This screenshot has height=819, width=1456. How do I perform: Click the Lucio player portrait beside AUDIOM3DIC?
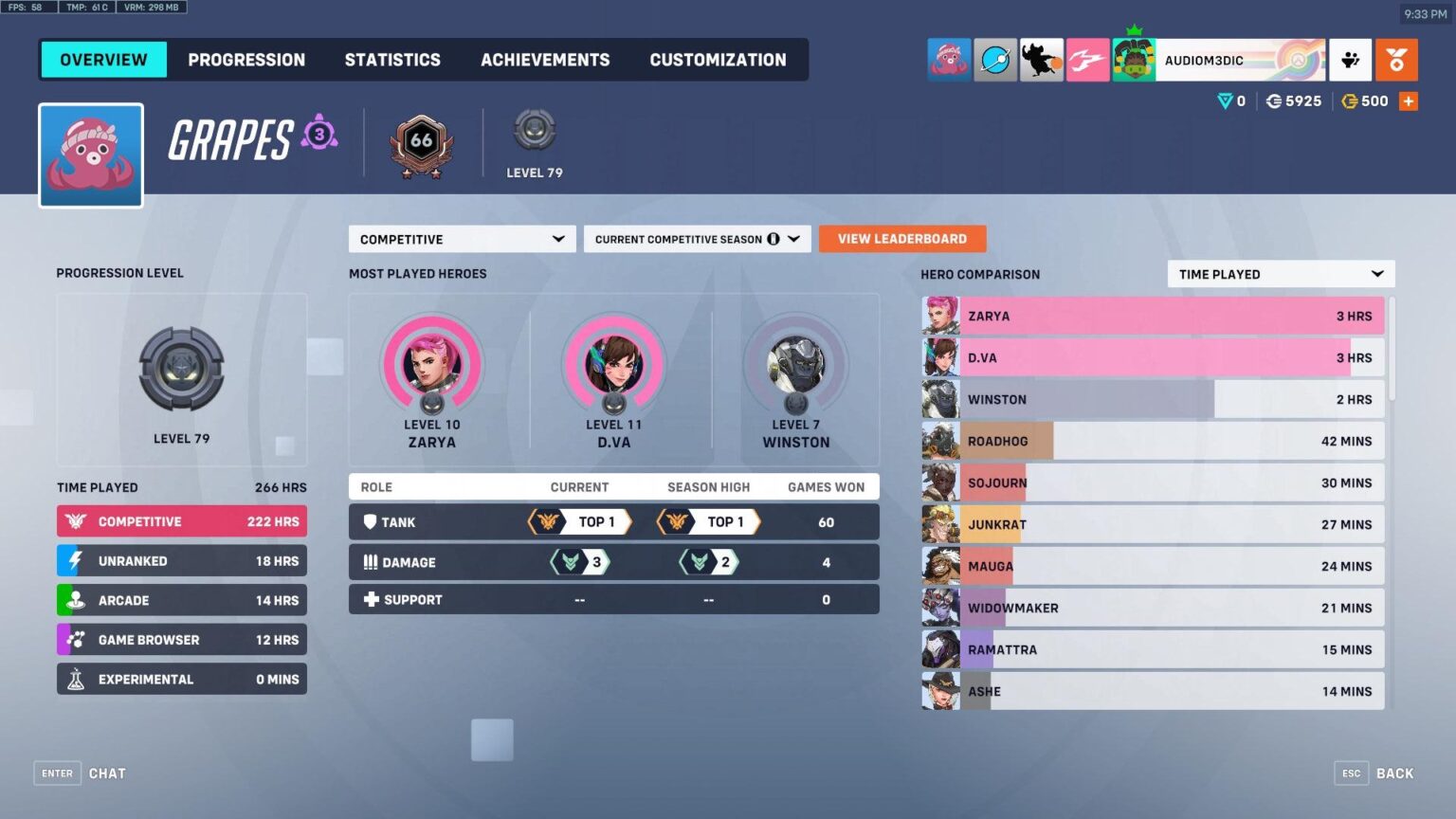[x=1133, y=59]
